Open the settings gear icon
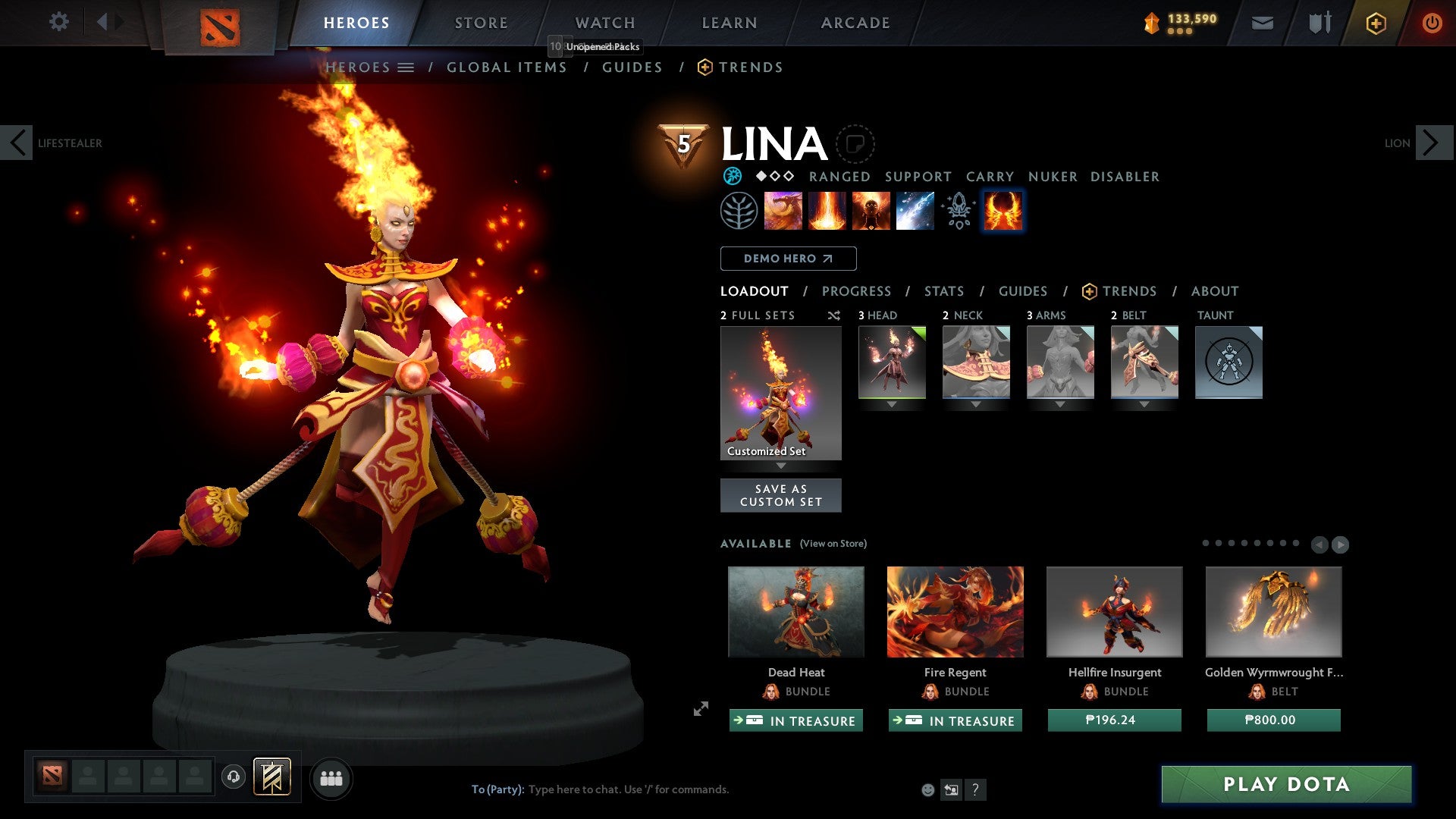This screenshot has width=1456, height=819. (x=59, y=22)
